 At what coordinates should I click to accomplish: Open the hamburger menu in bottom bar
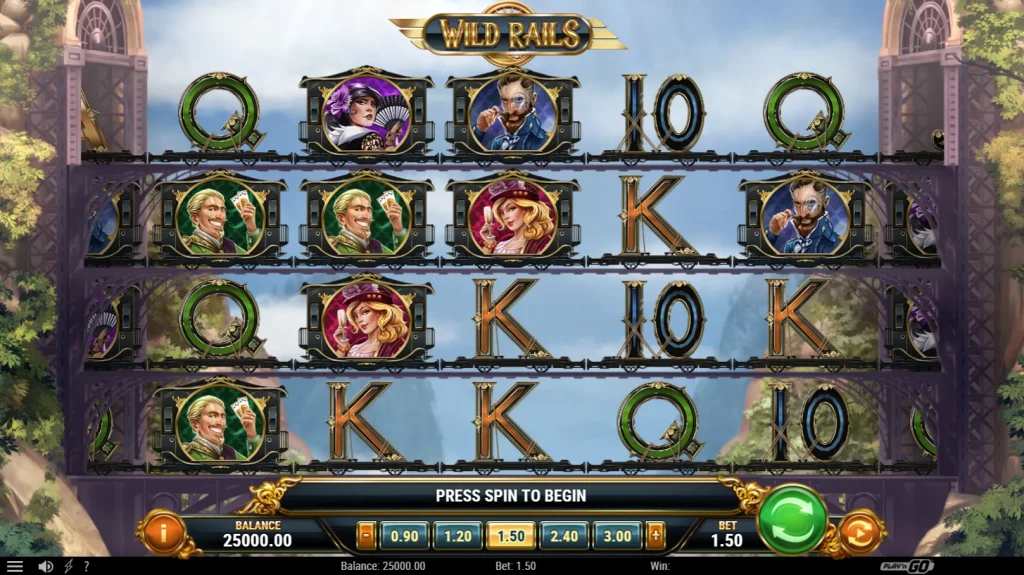point(14,566)
